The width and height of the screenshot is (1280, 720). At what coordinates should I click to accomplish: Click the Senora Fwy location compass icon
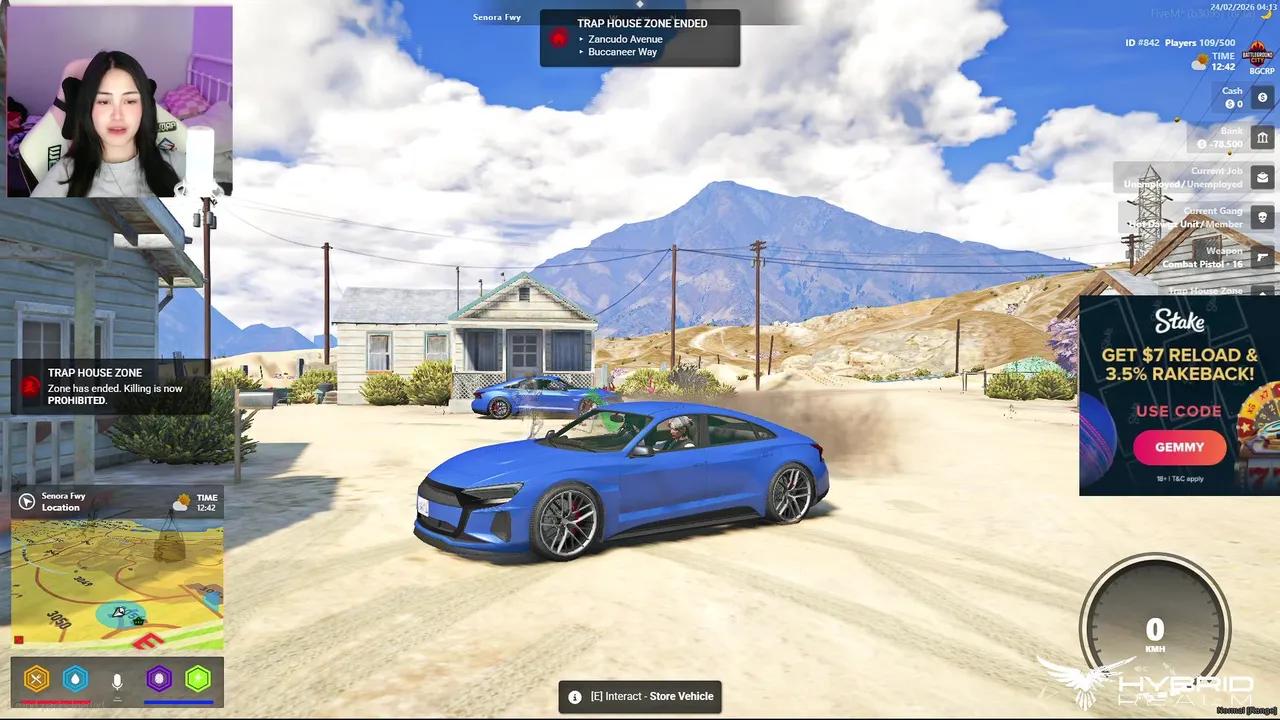pos(27,502)
